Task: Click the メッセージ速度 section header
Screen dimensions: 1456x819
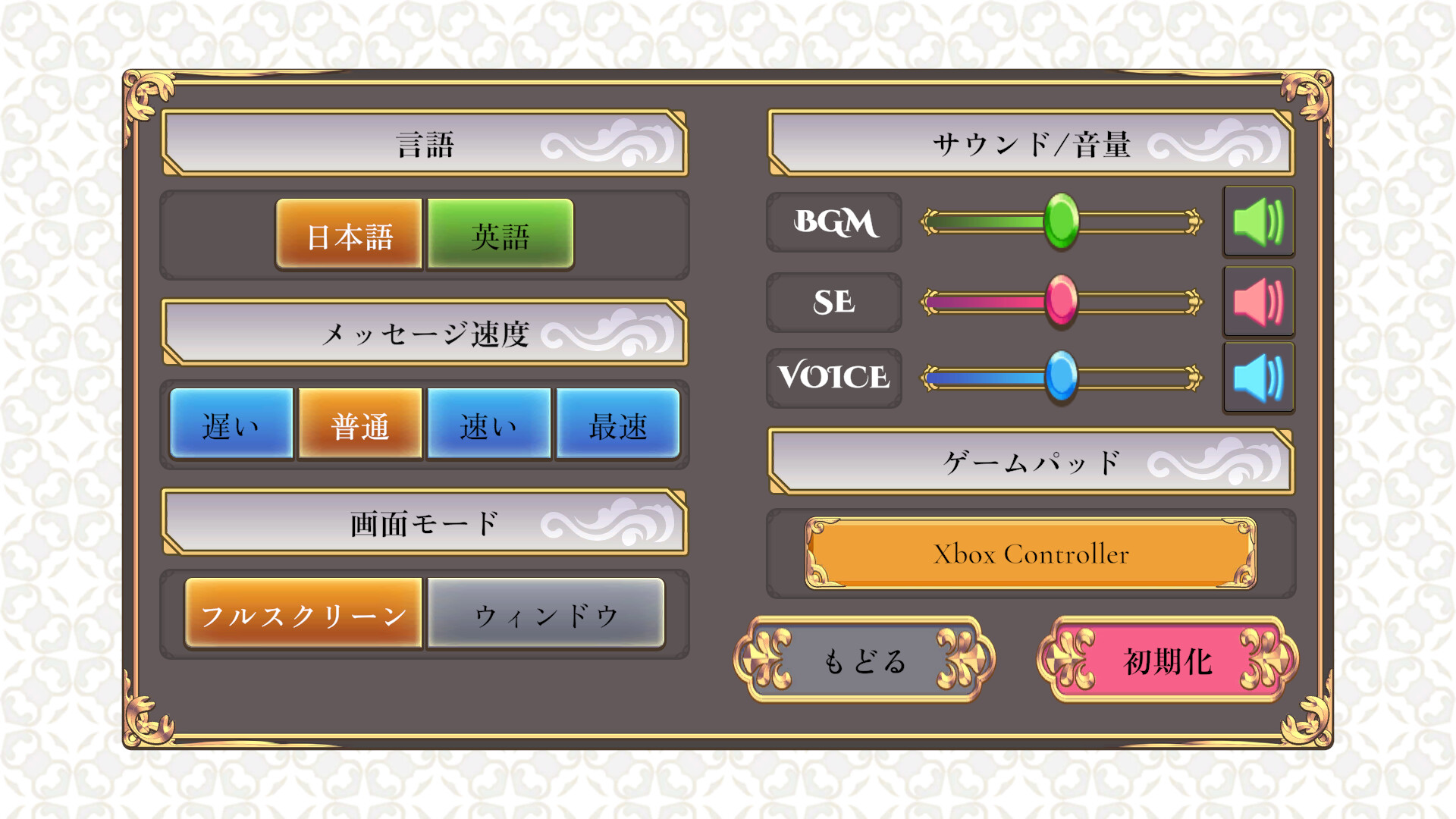Action: 425,334
